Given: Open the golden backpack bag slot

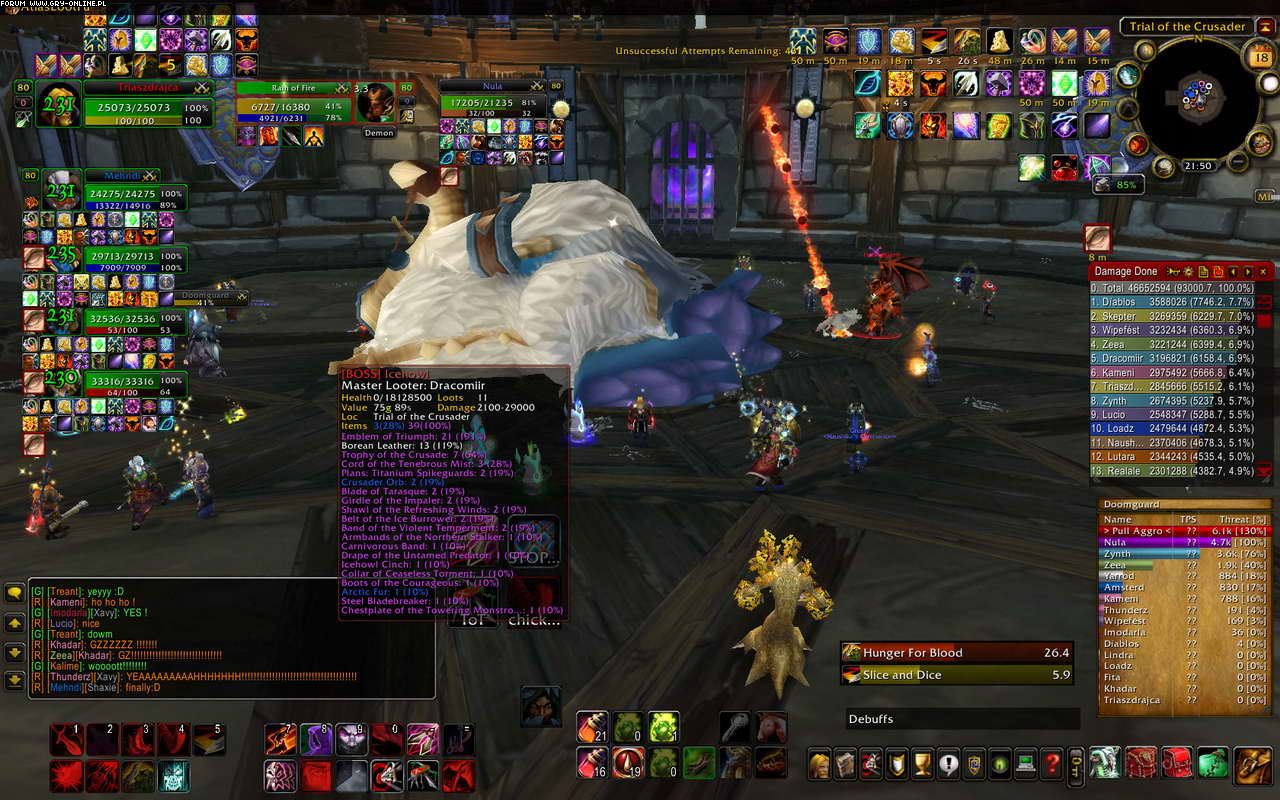Looking at the screenshot, I should pos(1253,763).
